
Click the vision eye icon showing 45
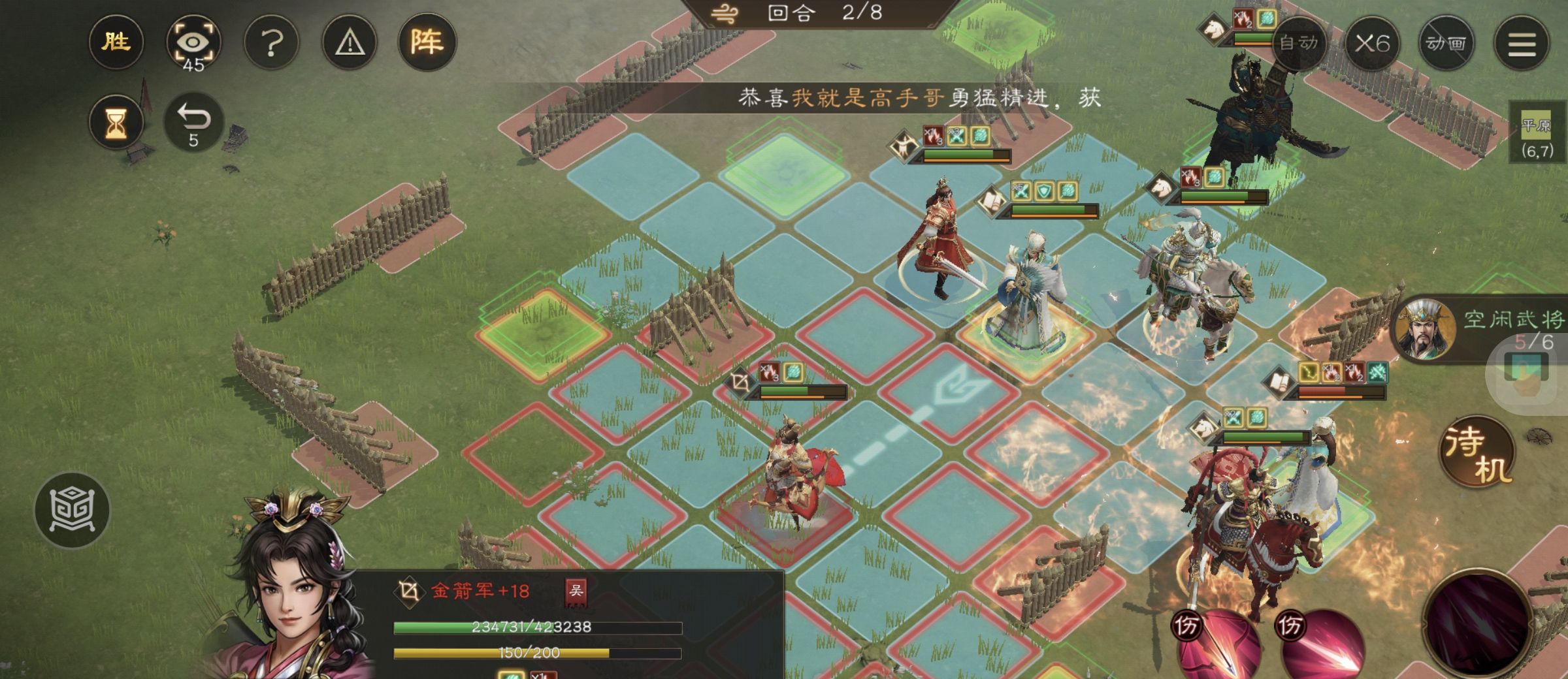(x=194, y=42)
